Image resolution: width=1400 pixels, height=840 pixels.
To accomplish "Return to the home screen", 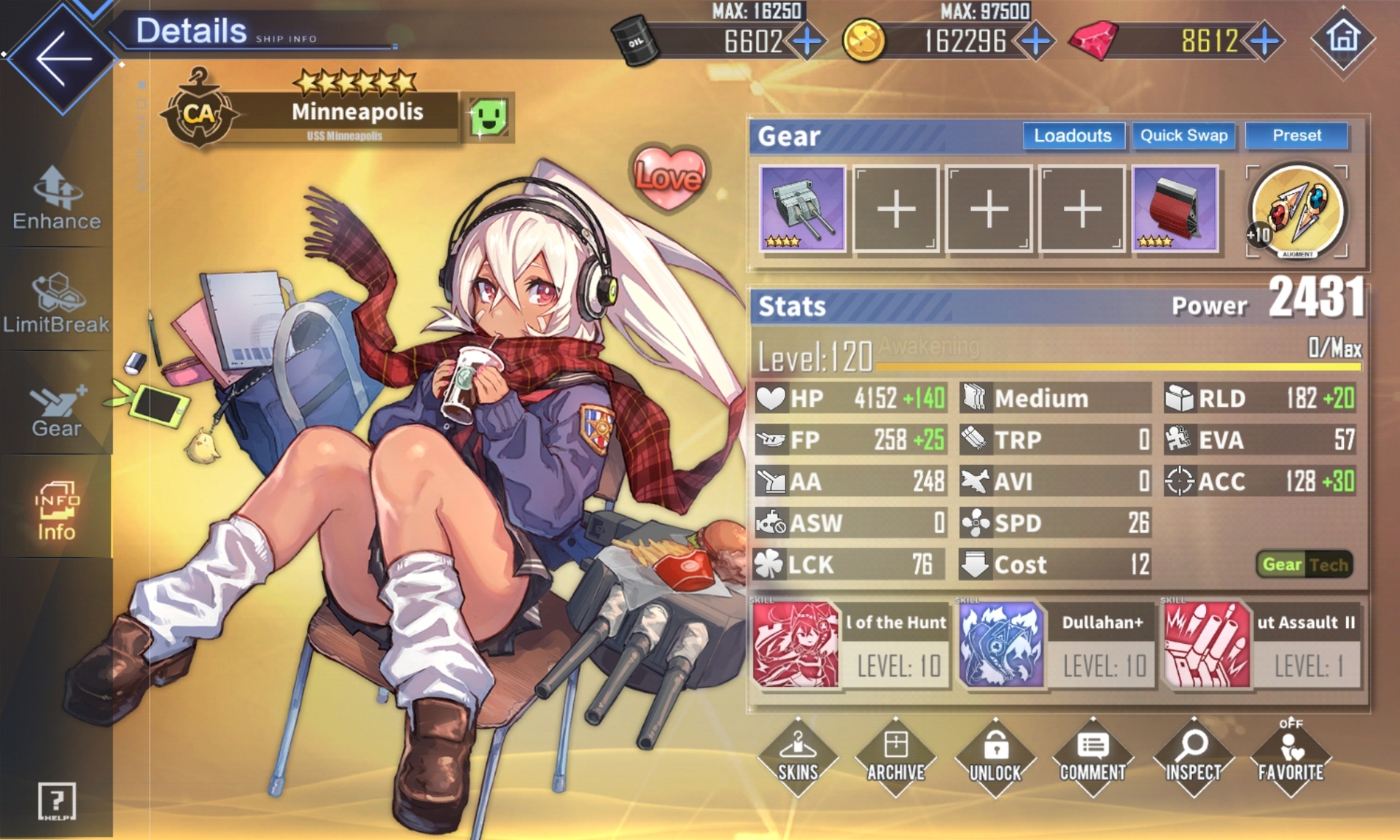I will tap(1343, 38).
